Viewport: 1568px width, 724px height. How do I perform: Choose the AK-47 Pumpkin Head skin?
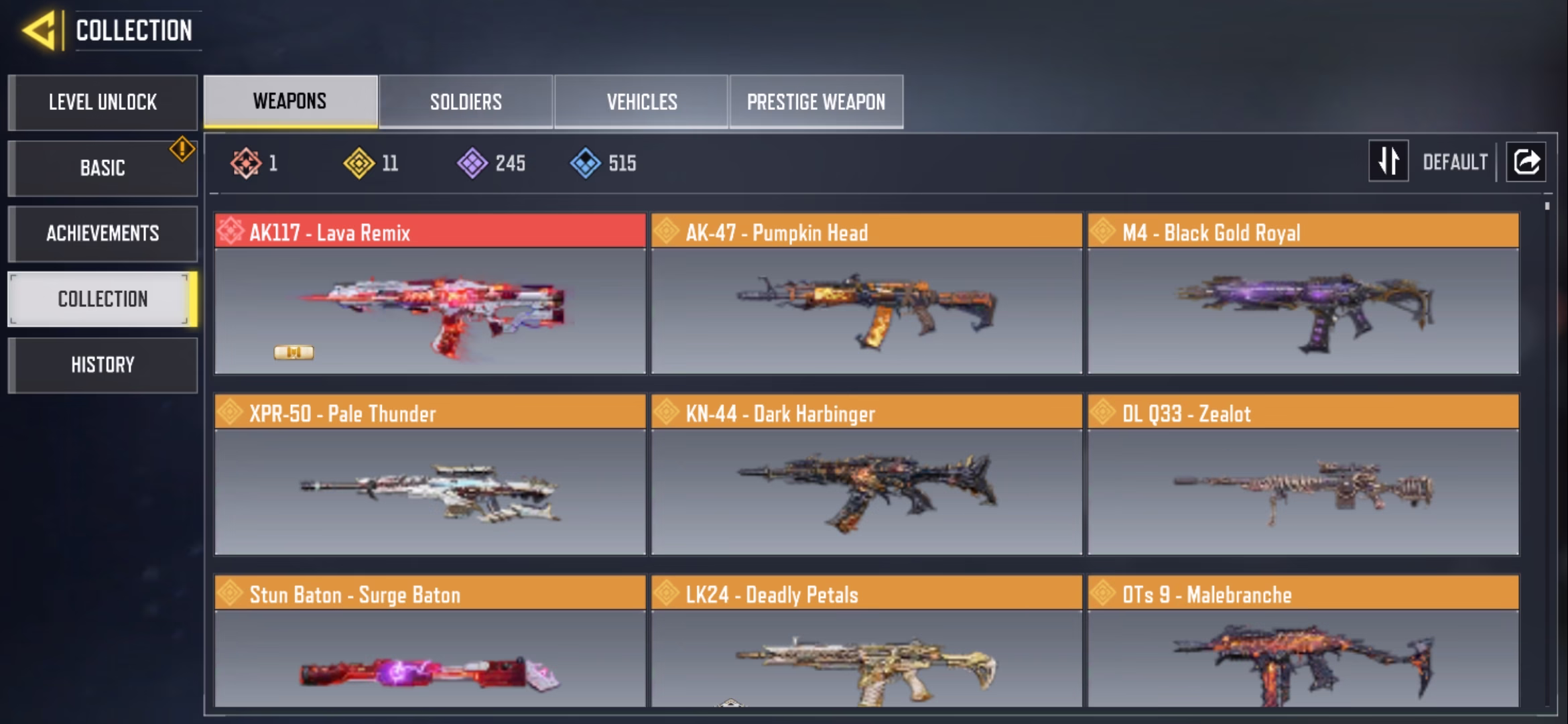[866, 294]
